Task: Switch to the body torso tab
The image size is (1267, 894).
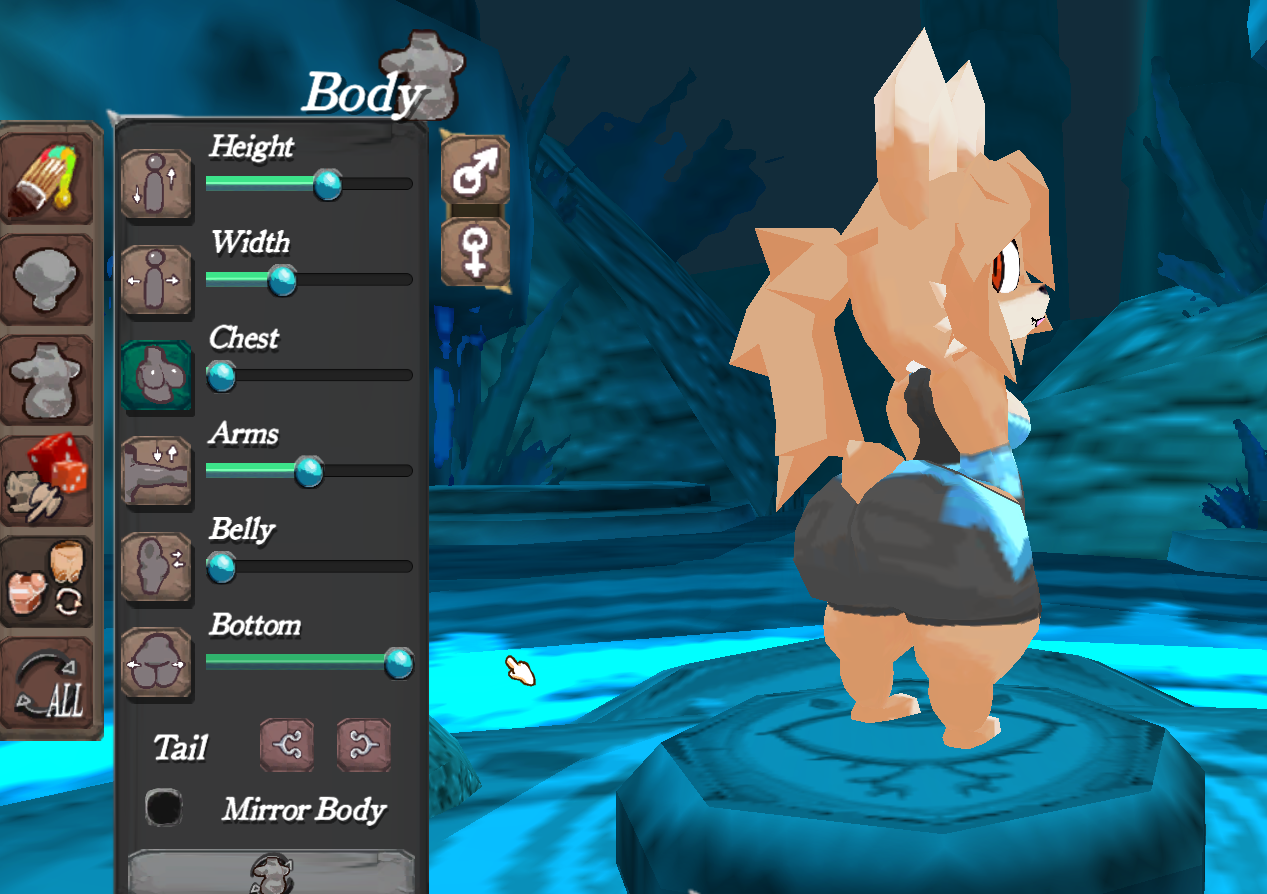Action: coord(49,380)
